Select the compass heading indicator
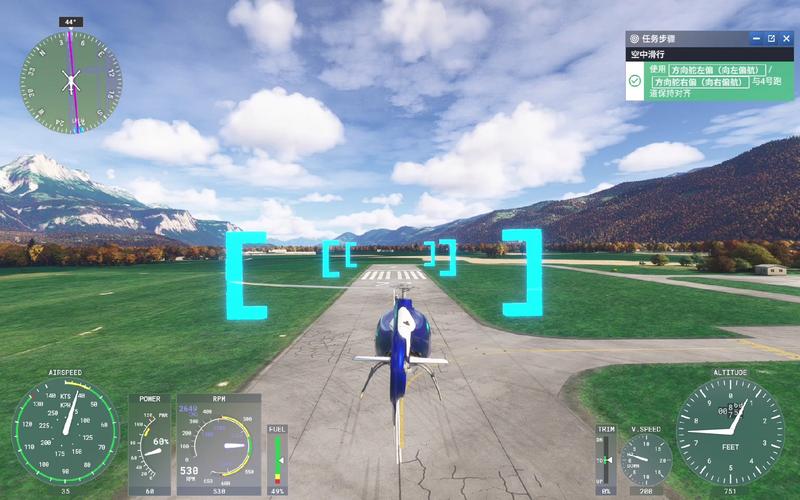800x500 pixels. click(71, 80)
